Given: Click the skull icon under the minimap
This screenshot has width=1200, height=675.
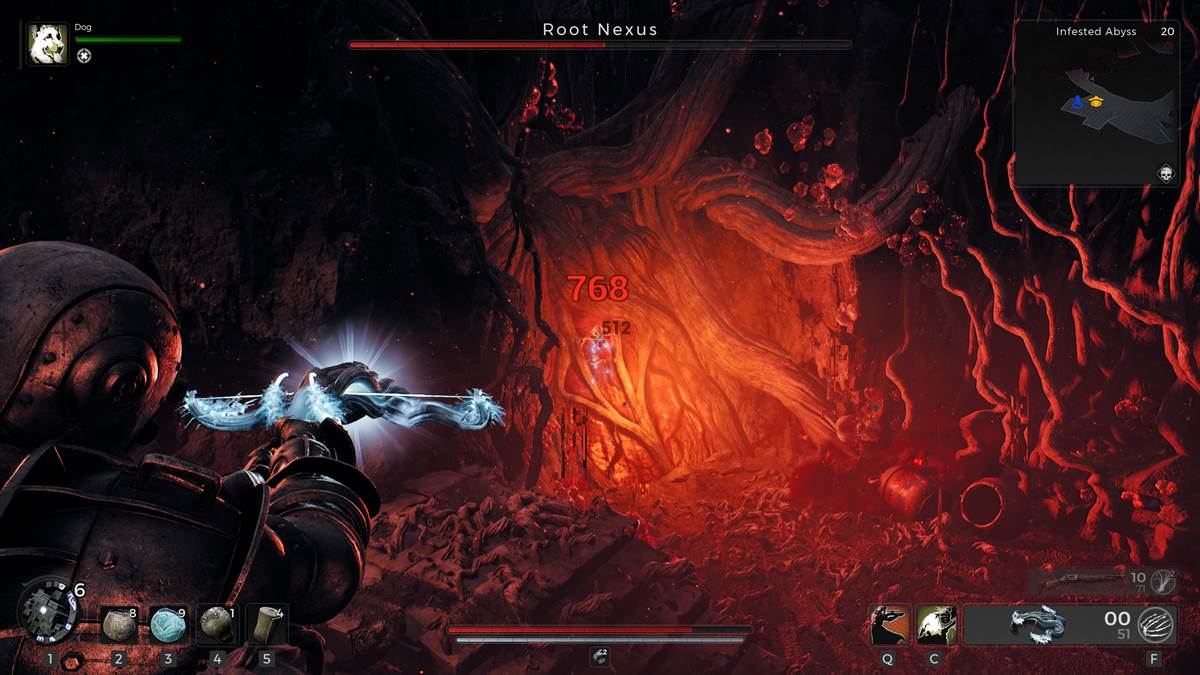Looking at the screenshot, I should coord(1165,174).
